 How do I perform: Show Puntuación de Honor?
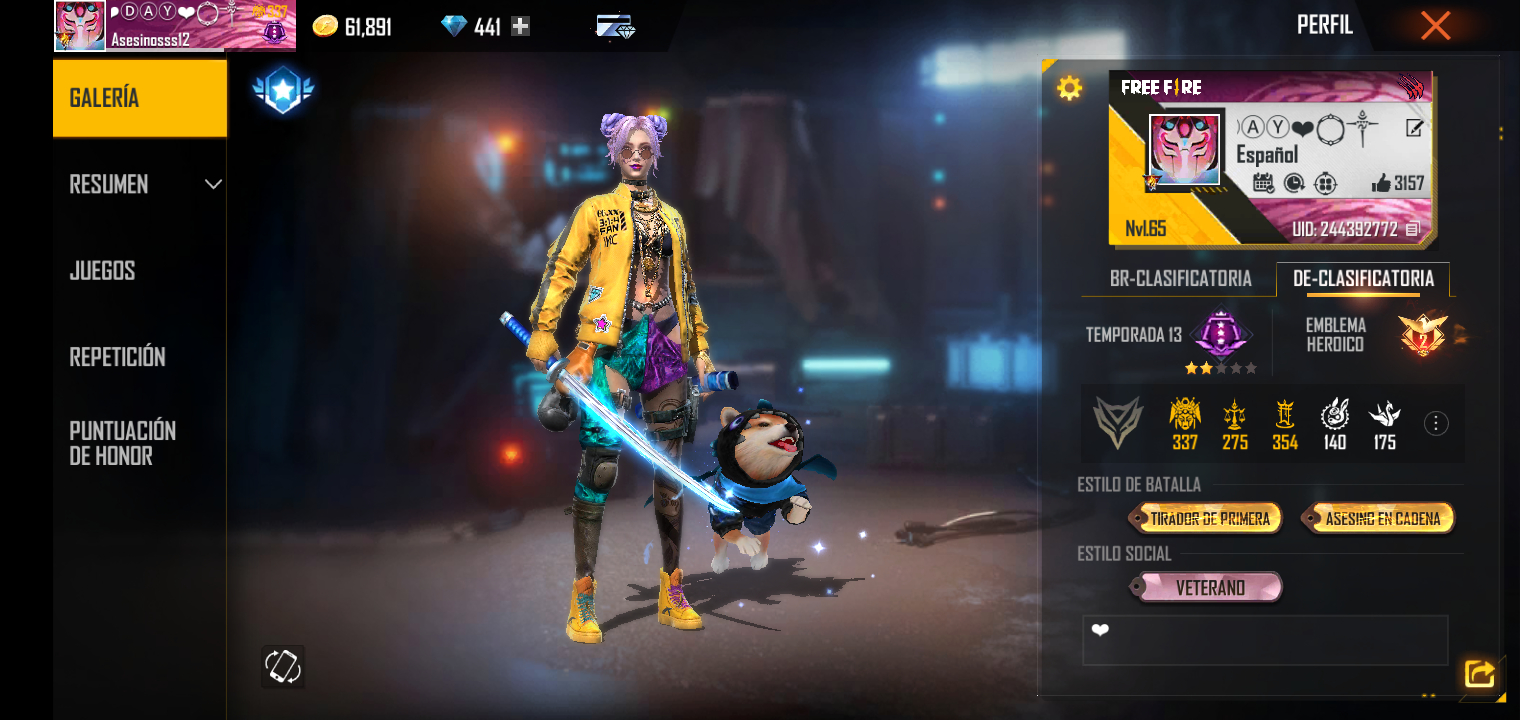[122, 443]
